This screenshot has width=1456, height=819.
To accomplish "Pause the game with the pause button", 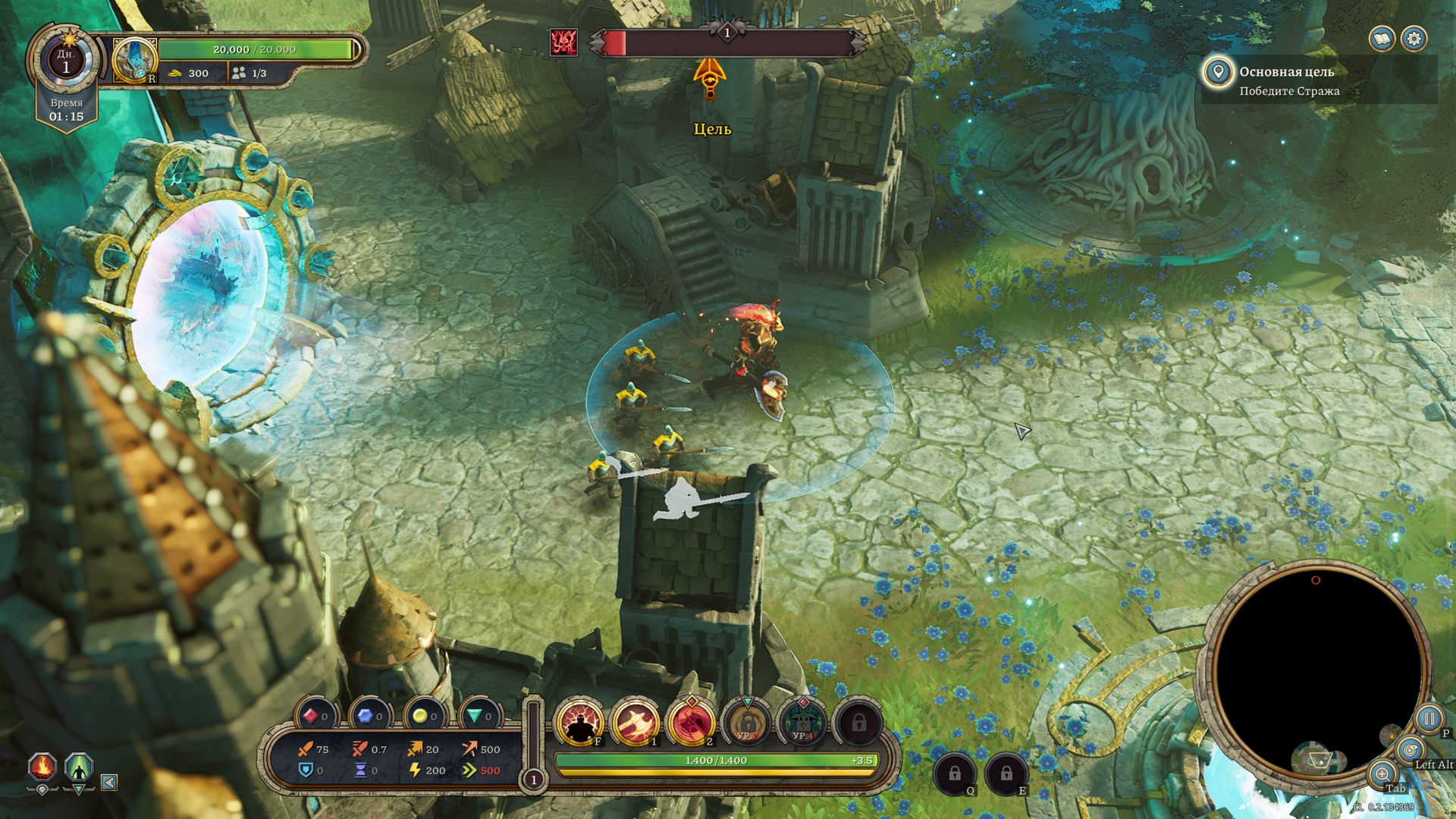I will coord(1429,718).
